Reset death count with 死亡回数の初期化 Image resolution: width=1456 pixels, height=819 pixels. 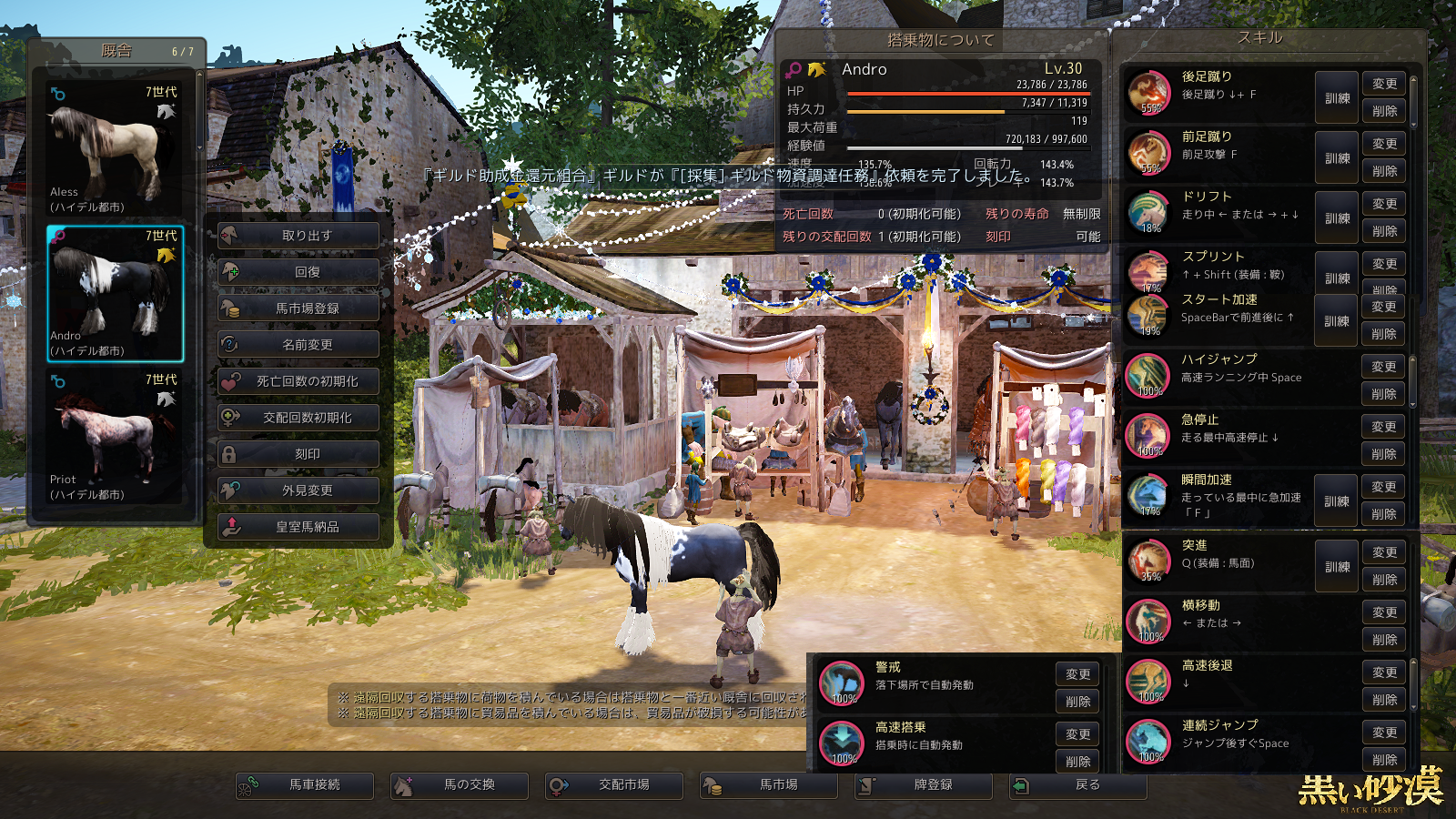point(298,381)
